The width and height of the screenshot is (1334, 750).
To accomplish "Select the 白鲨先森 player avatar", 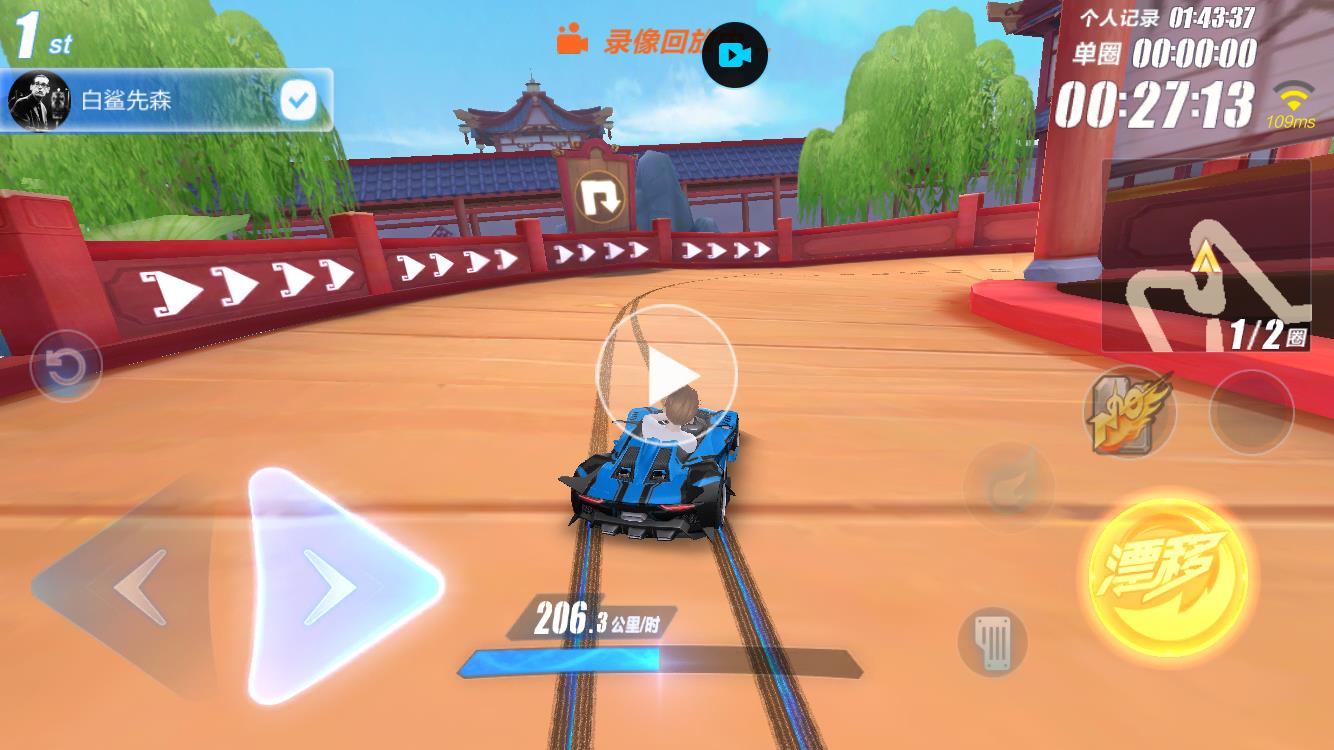I will [x=38, y=100].
